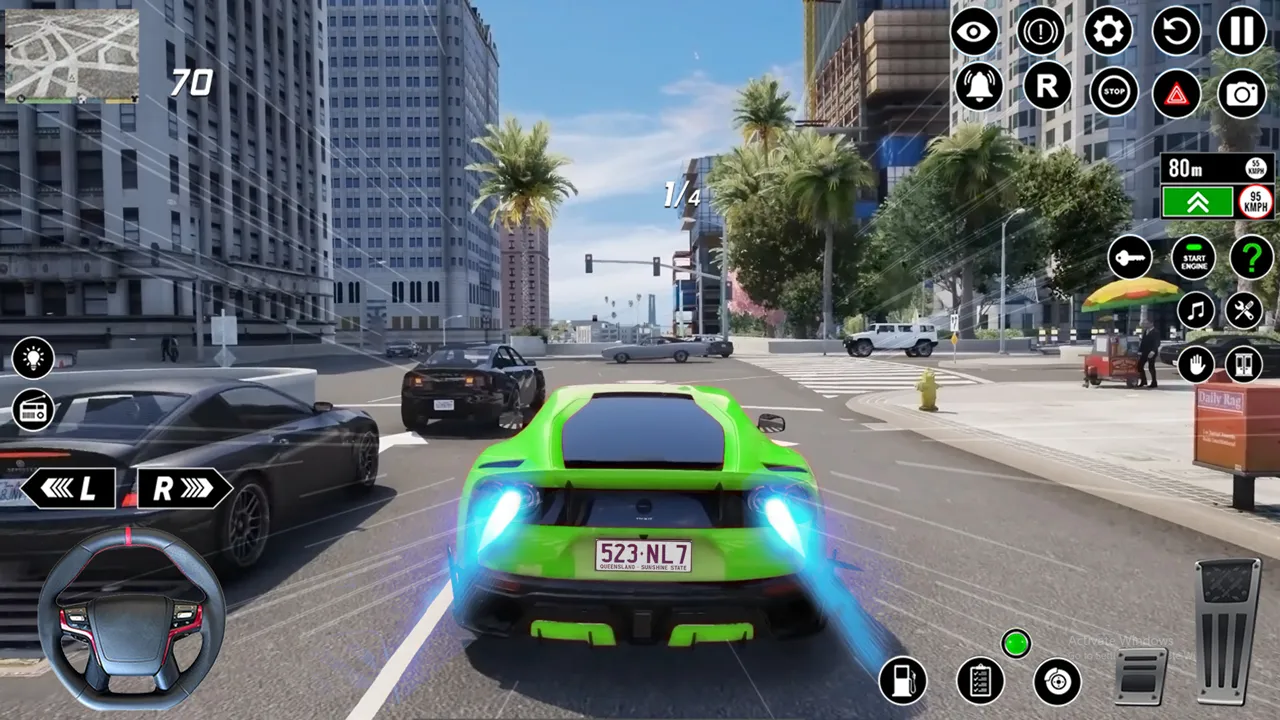Toggle the Start Engine switch
Image resolution: width=1280 pixels, height=720 pixels.
1192,258
